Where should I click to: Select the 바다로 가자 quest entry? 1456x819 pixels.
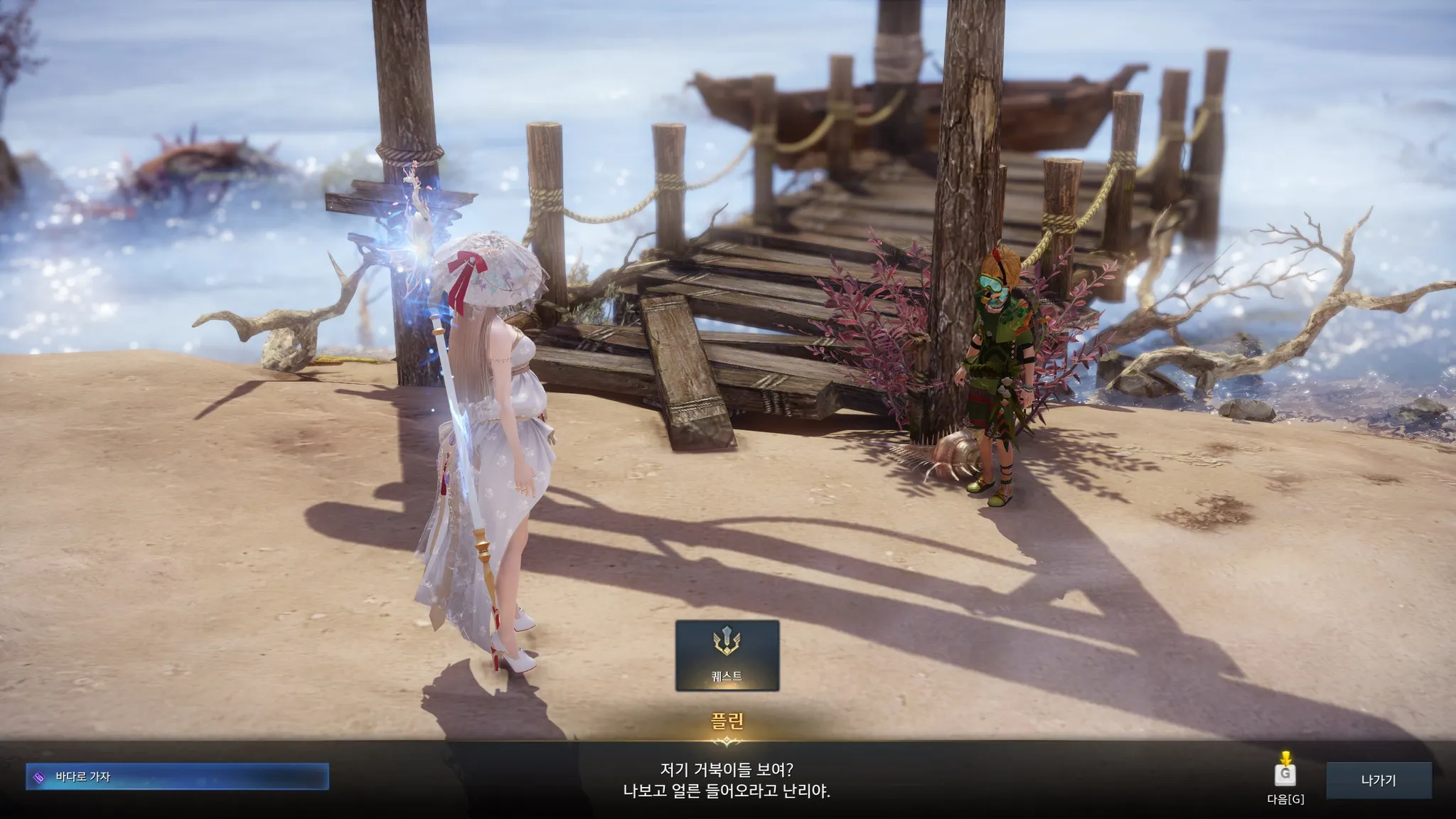(178, 777)
